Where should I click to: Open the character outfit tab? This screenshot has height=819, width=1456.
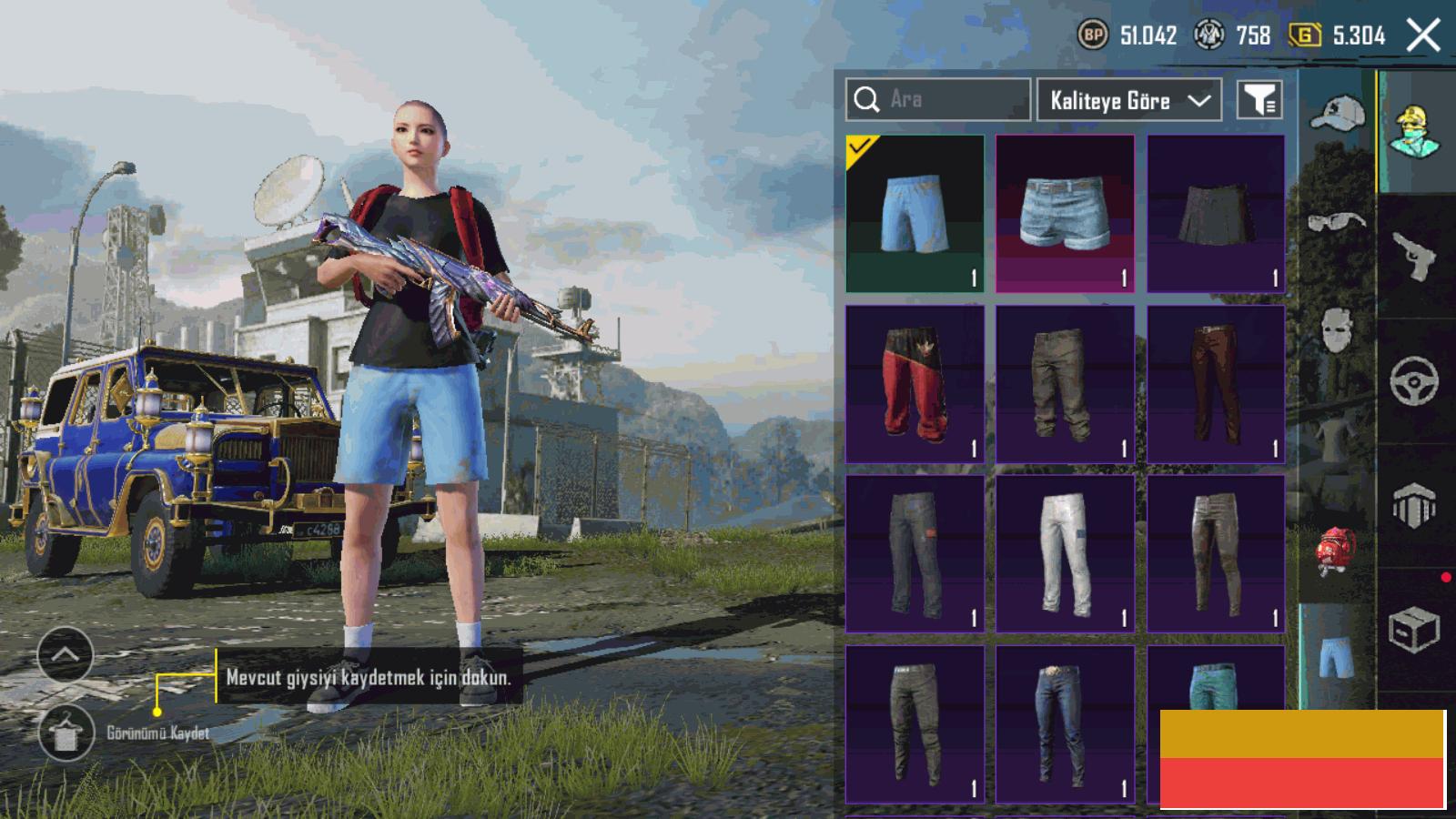point(1413,132)
